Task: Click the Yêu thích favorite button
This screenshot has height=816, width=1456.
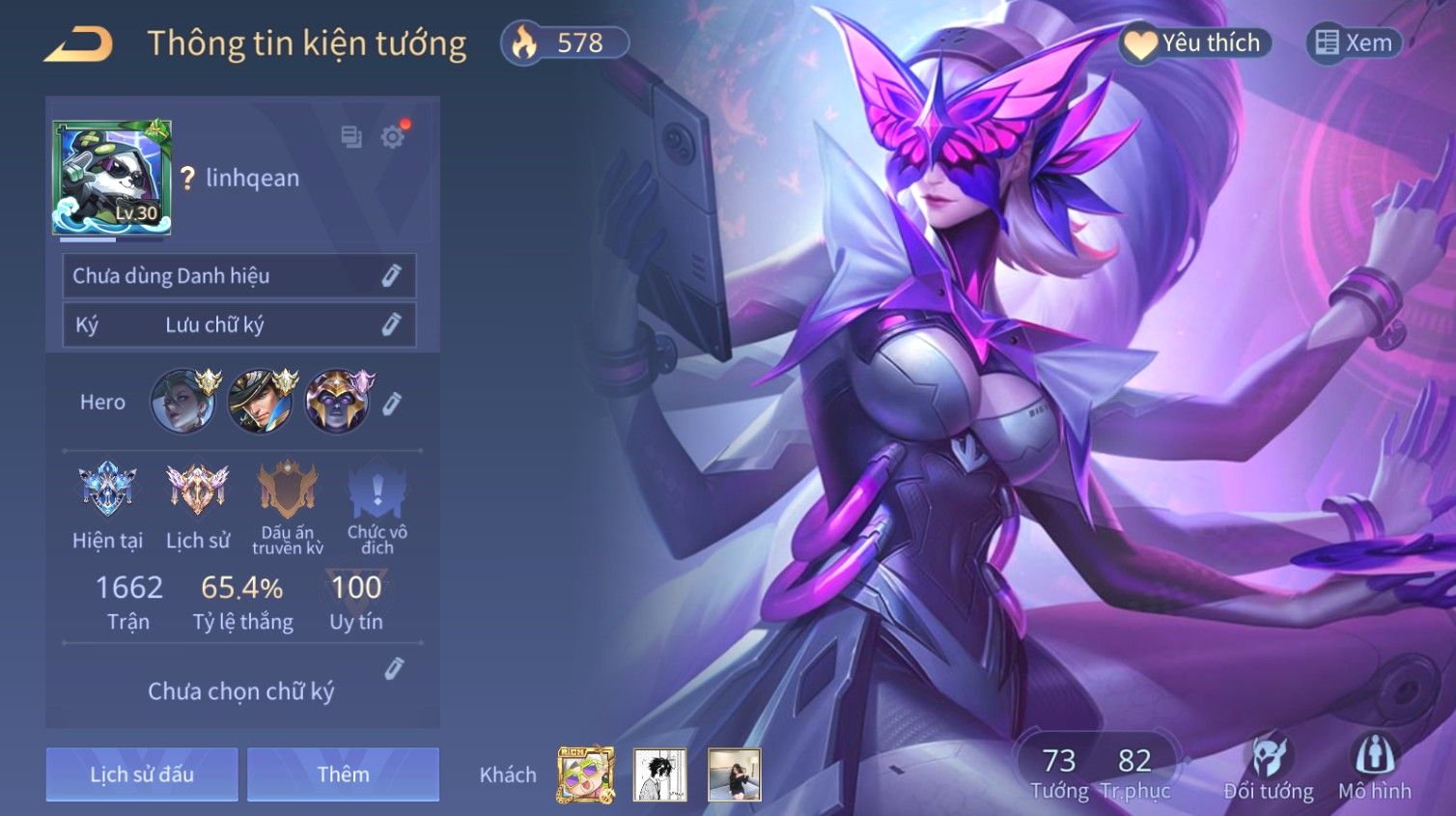Action: [x=1195, y=43]
